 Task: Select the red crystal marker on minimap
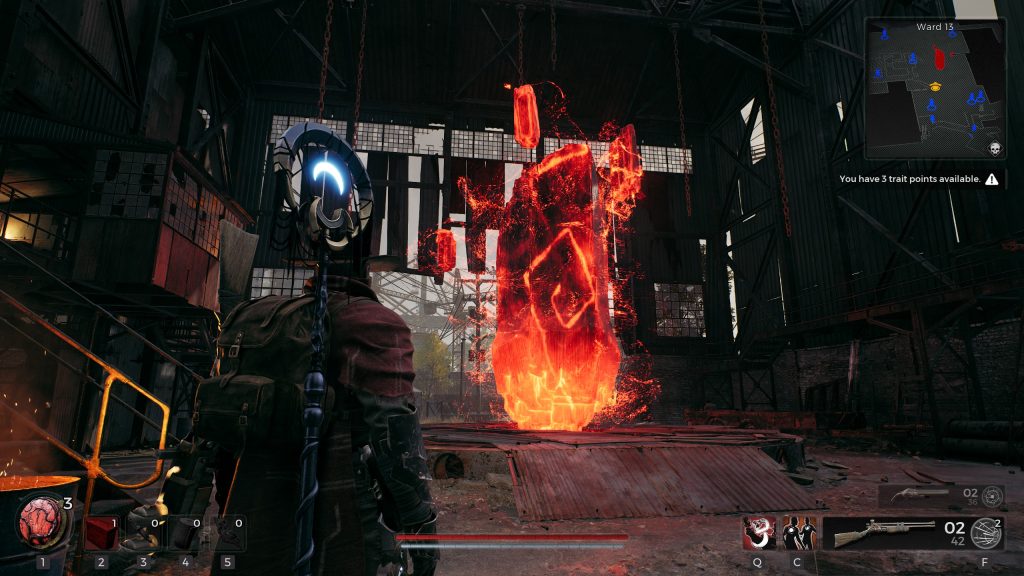point(938,55)
